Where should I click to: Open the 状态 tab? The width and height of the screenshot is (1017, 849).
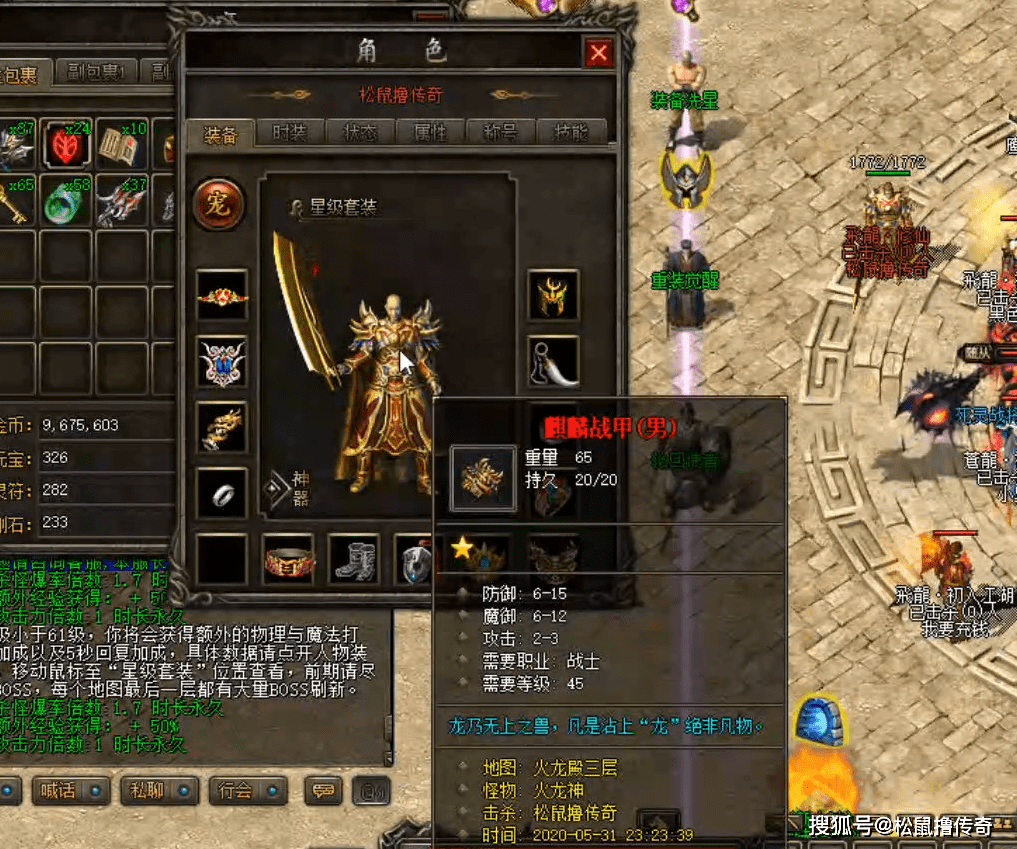(x=360, y=132)
